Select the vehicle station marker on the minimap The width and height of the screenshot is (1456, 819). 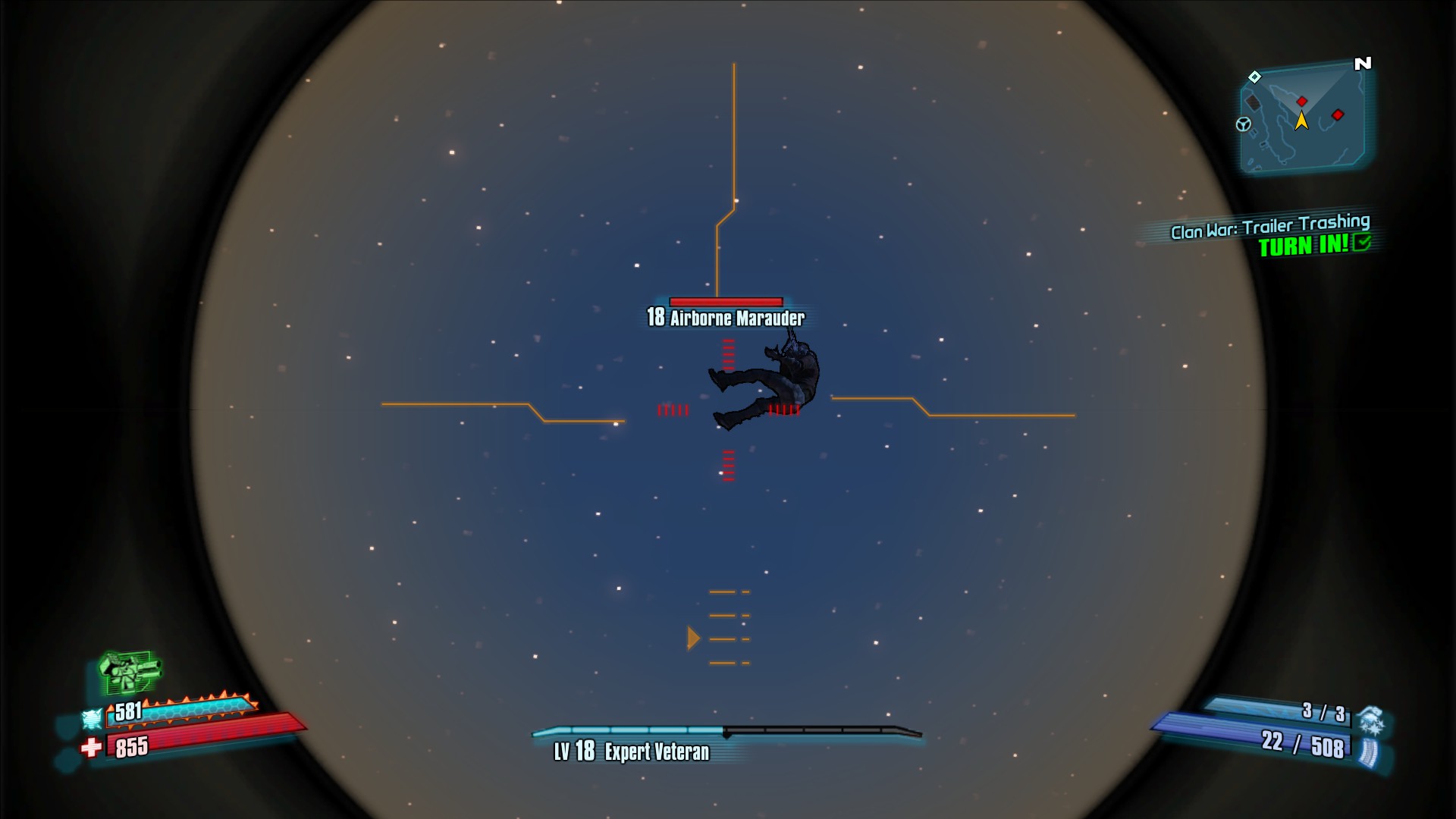tap(1244, 124)
